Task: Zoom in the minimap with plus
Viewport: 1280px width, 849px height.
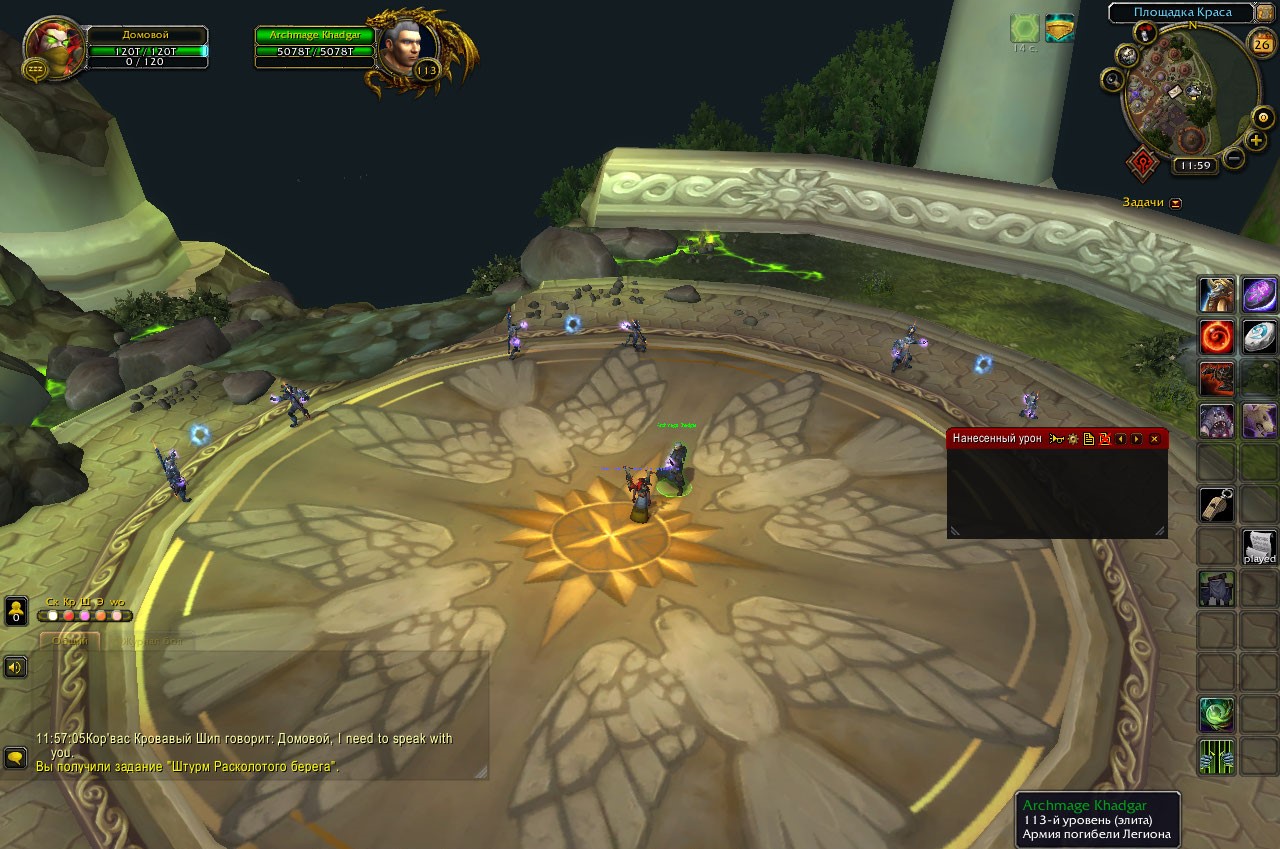Action: [1257, 141]
